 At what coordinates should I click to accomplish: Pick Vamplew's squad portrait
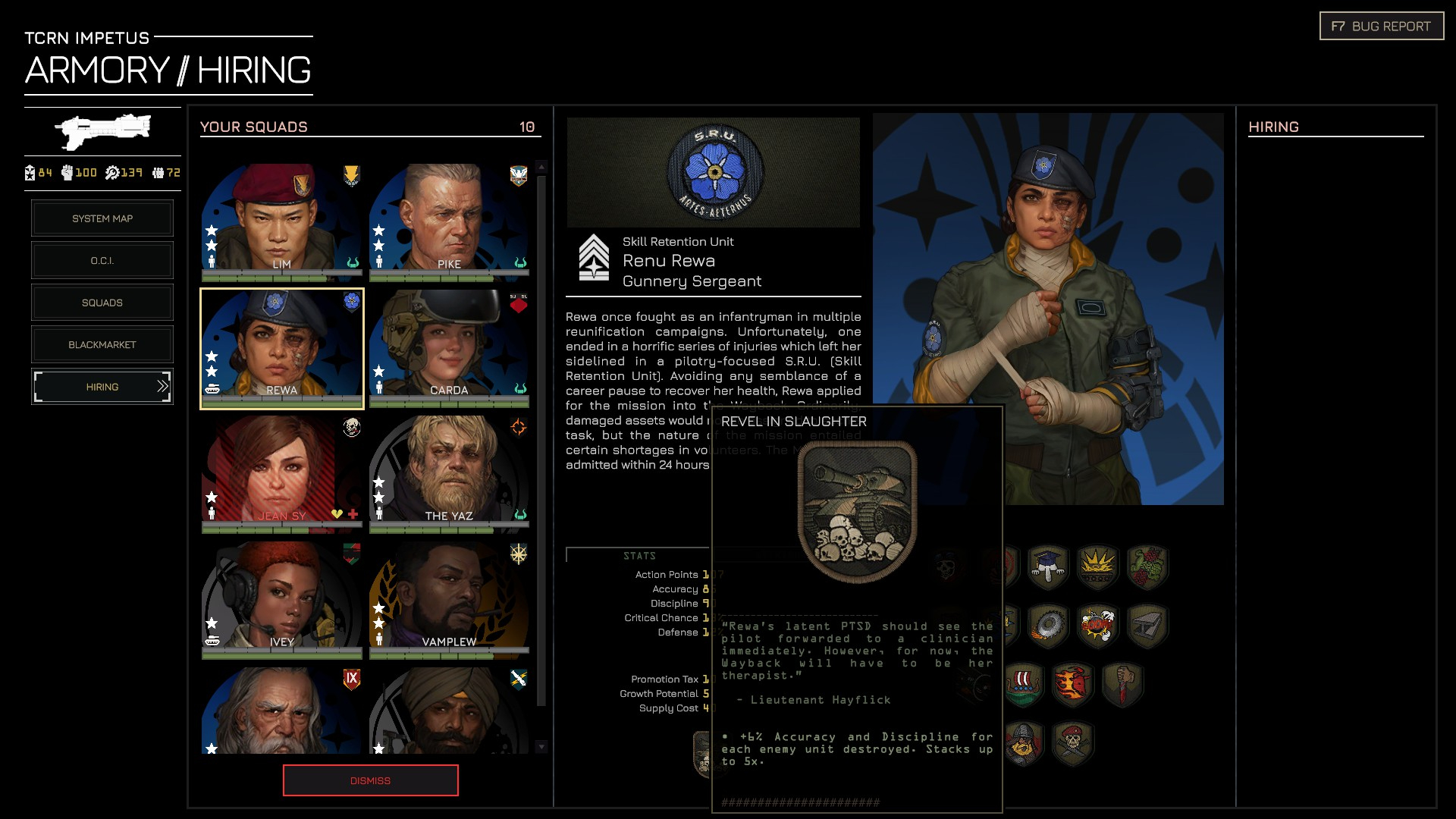[449, 598]
